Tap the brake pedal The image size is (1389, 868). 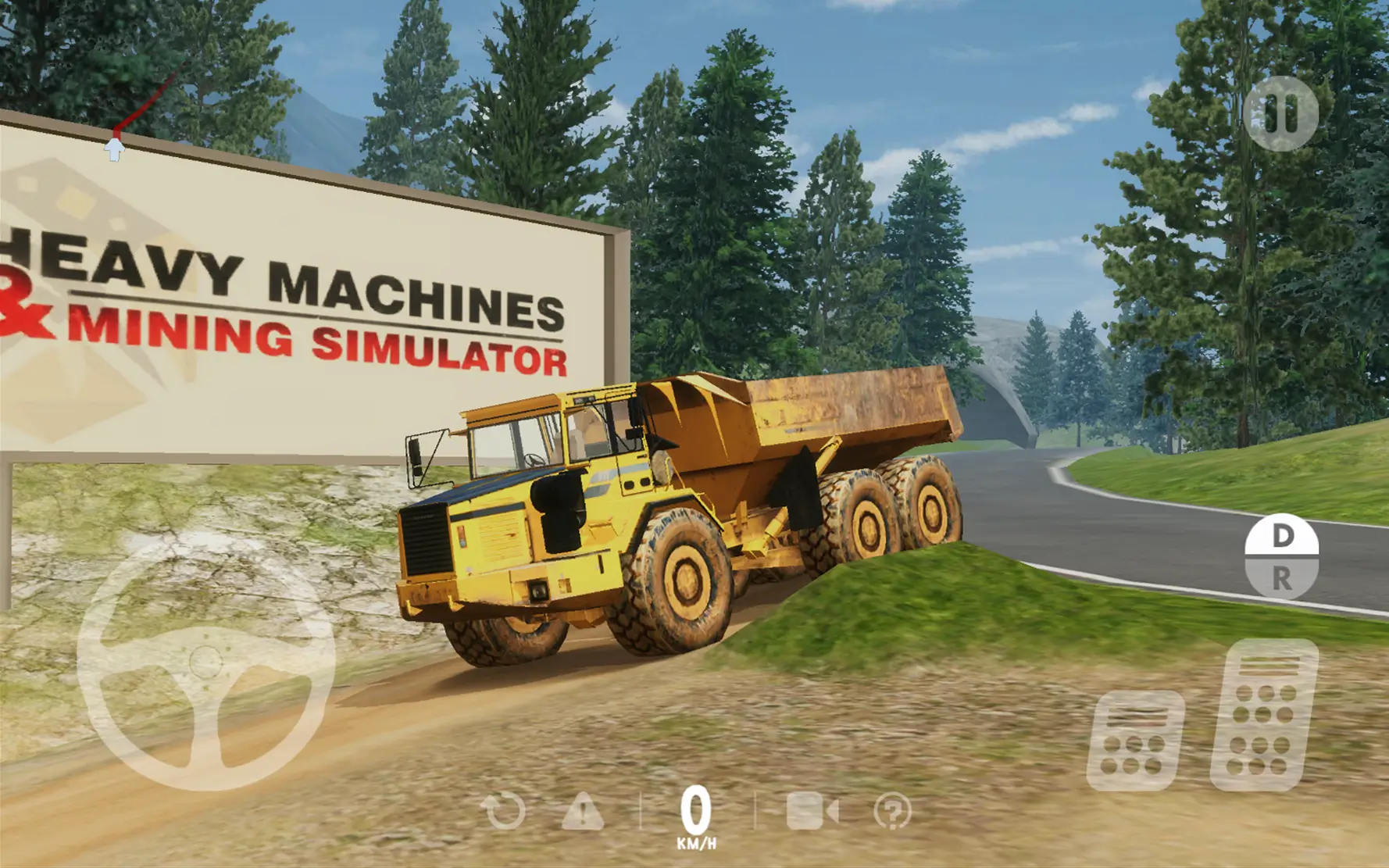coord(1135,740)
